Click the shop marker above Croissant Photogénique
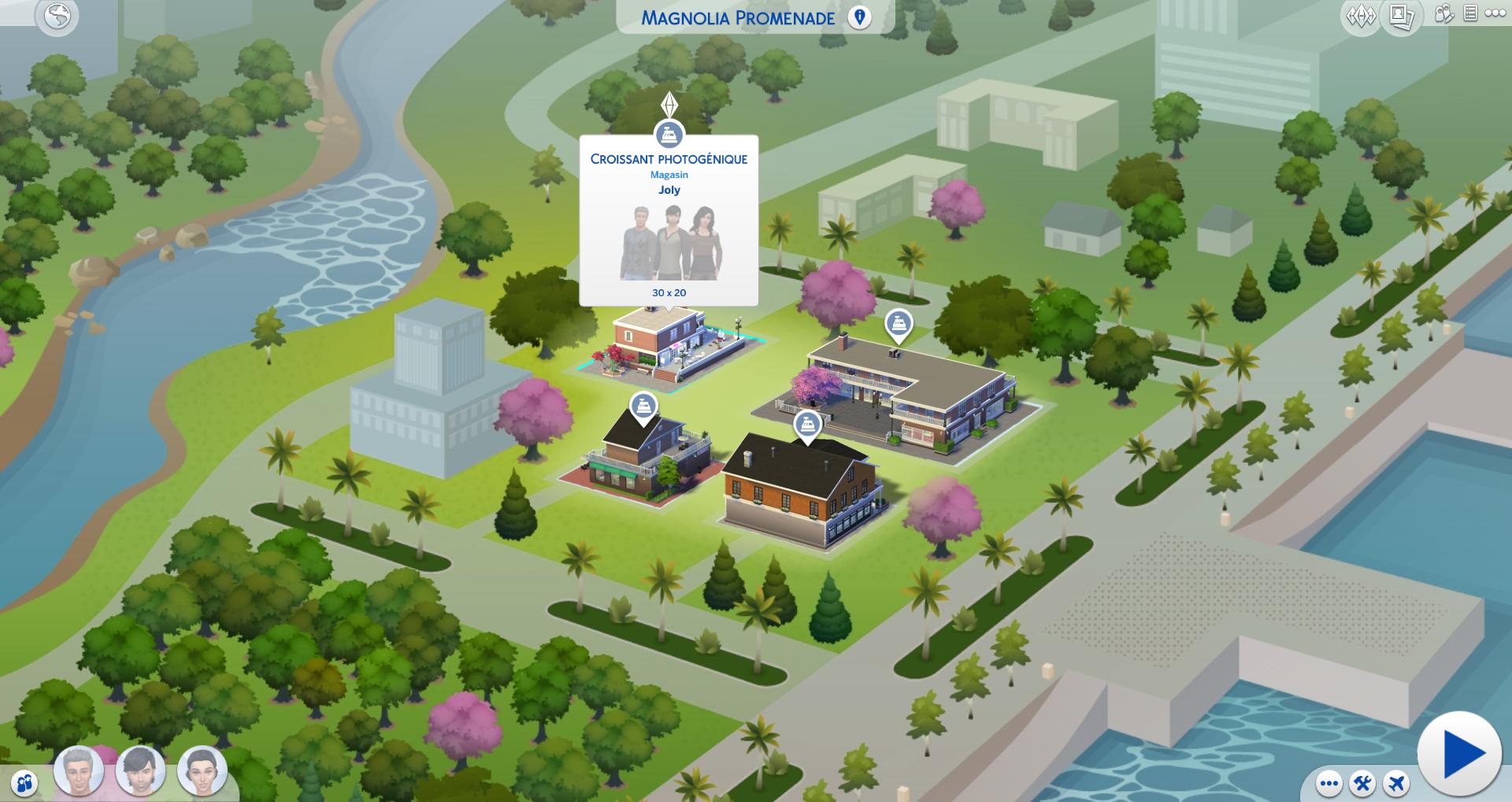This screenshot has height=802, width=1512. click(x=669, y=133)
